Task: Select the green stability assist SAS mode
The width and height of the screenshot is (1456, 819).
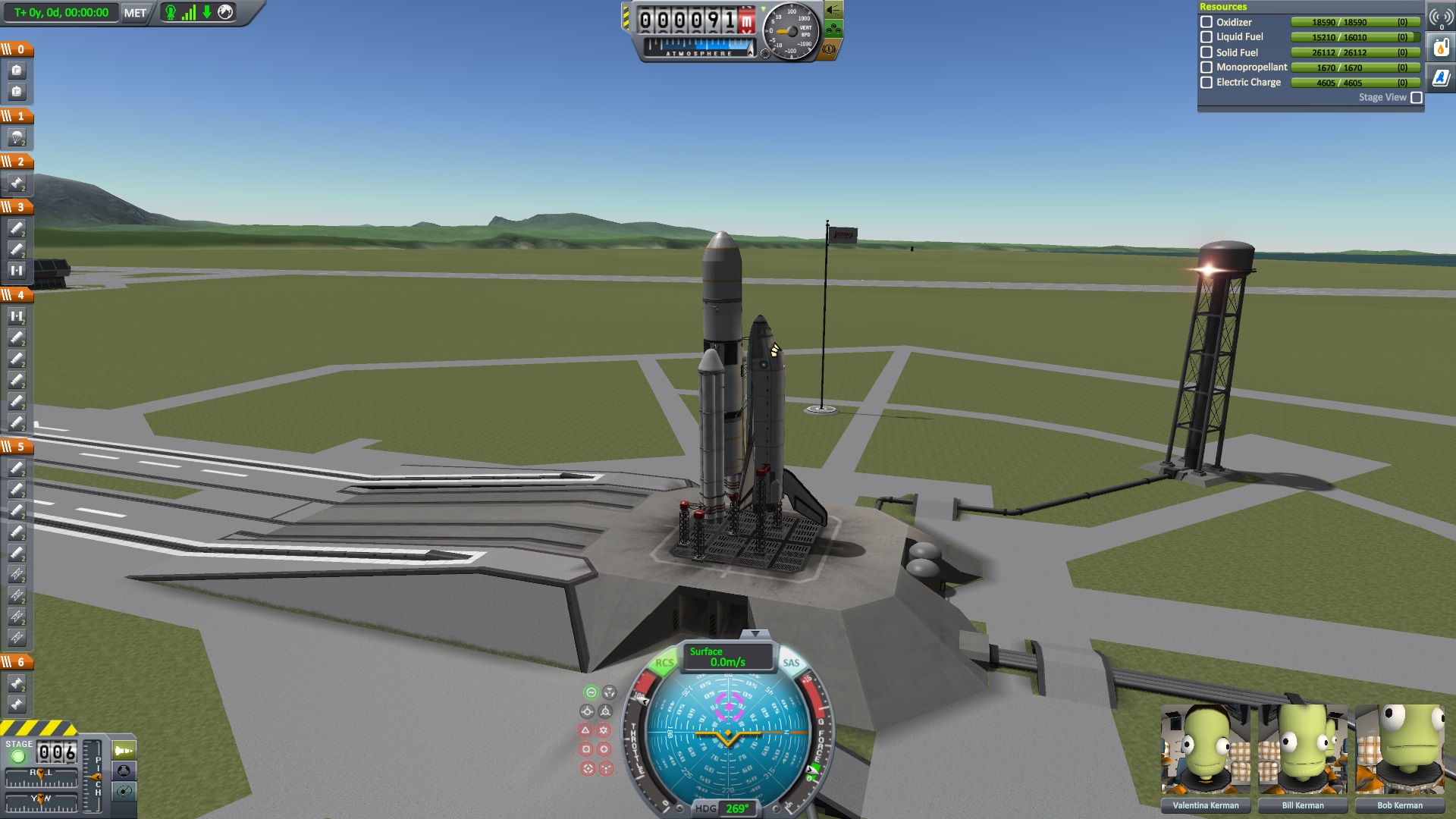Action: 591,692
